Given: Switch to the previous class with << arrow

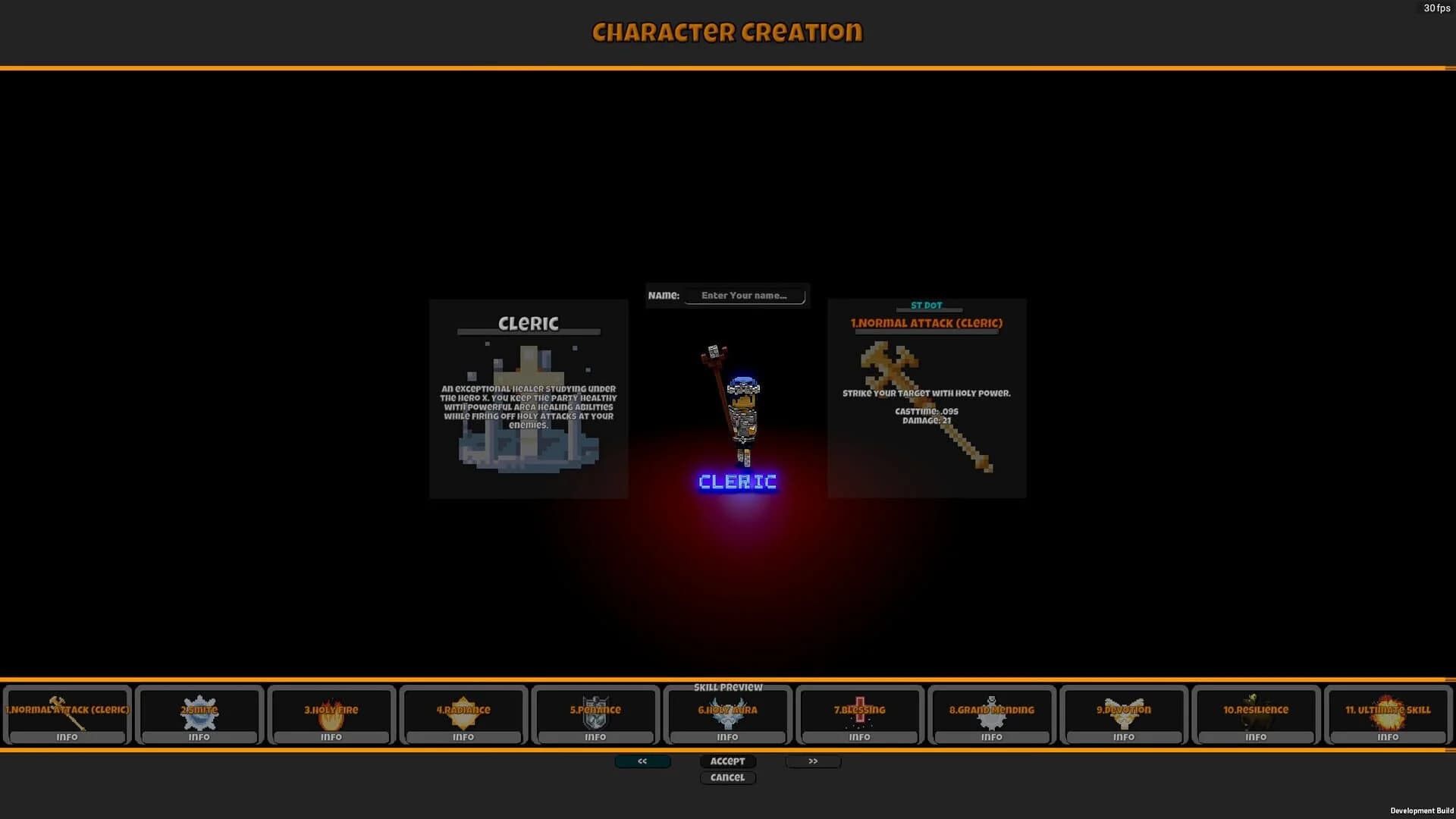Looking at the screenshot, I should pyautogui.click(x=642, y=761).
